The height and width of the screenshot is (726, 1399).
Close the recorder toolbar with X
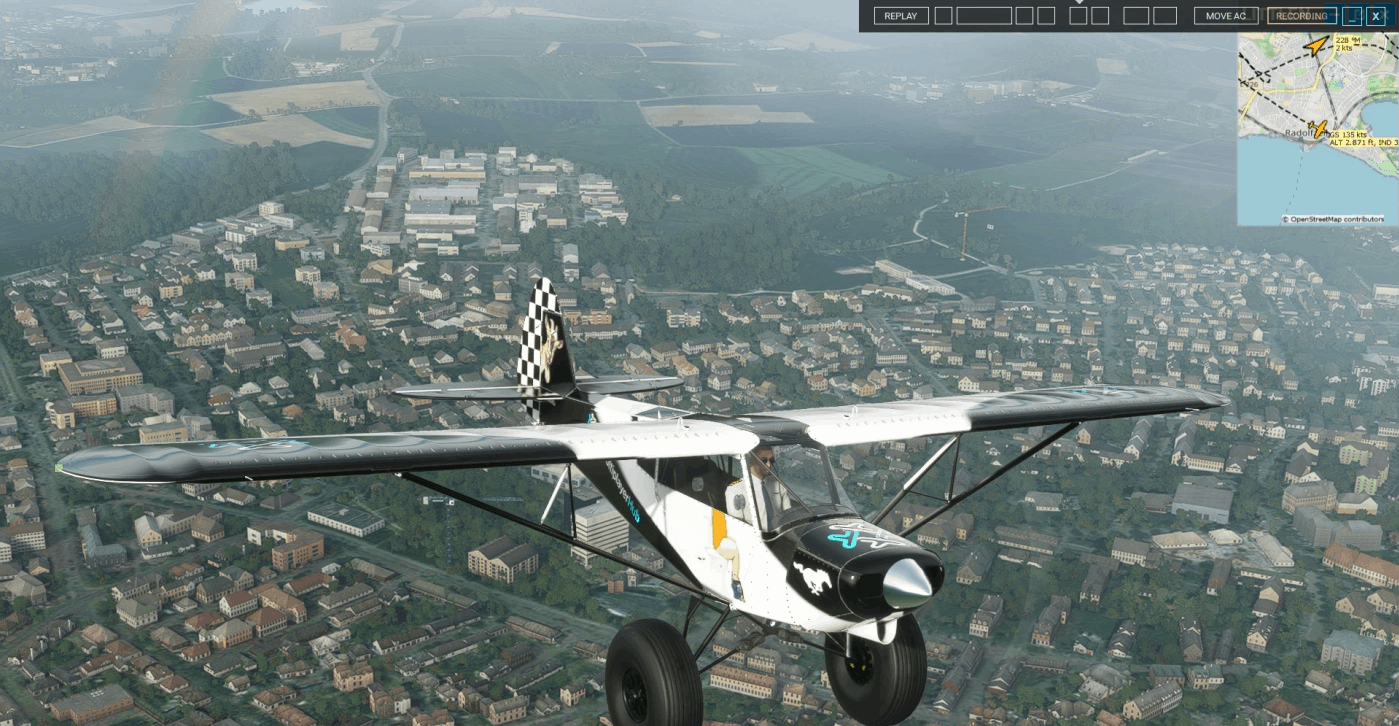point(1376,16)
